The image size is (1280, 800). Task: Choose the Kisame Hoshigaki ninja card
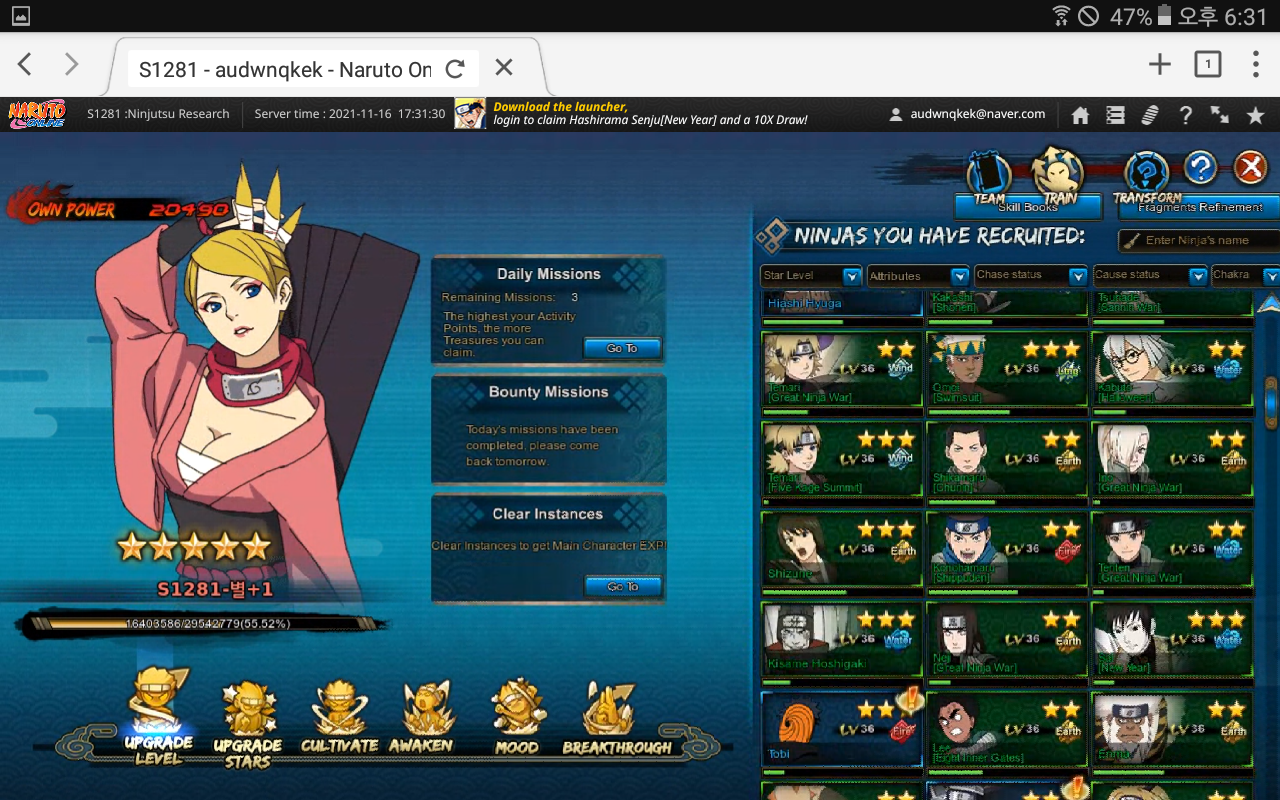pyautogui.click(x=841, y=639)
